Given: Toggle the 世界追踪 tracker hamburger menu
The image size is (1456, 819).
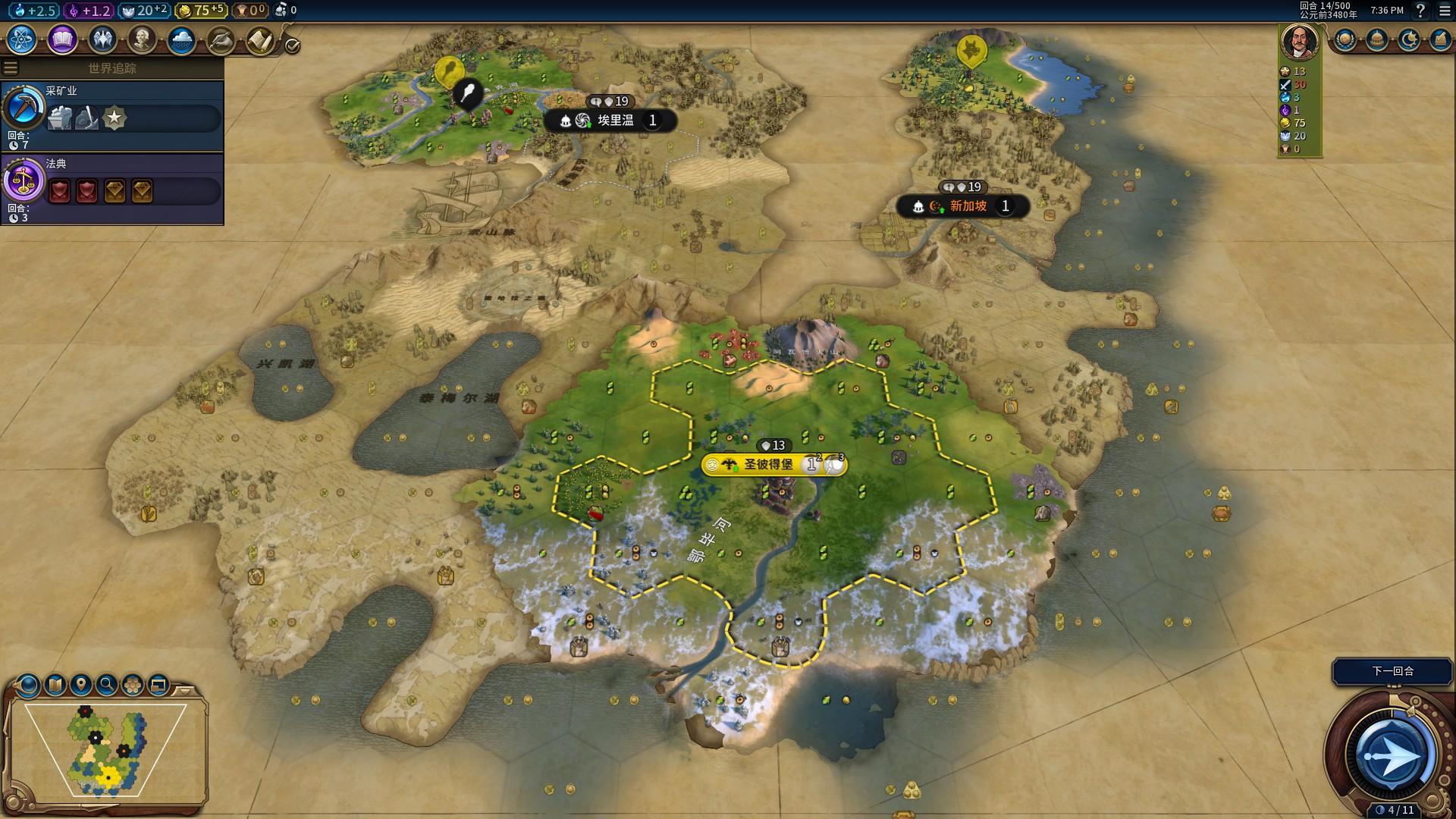Looking at the screenshot, I should pyautogui.click(x=11, y=68).
